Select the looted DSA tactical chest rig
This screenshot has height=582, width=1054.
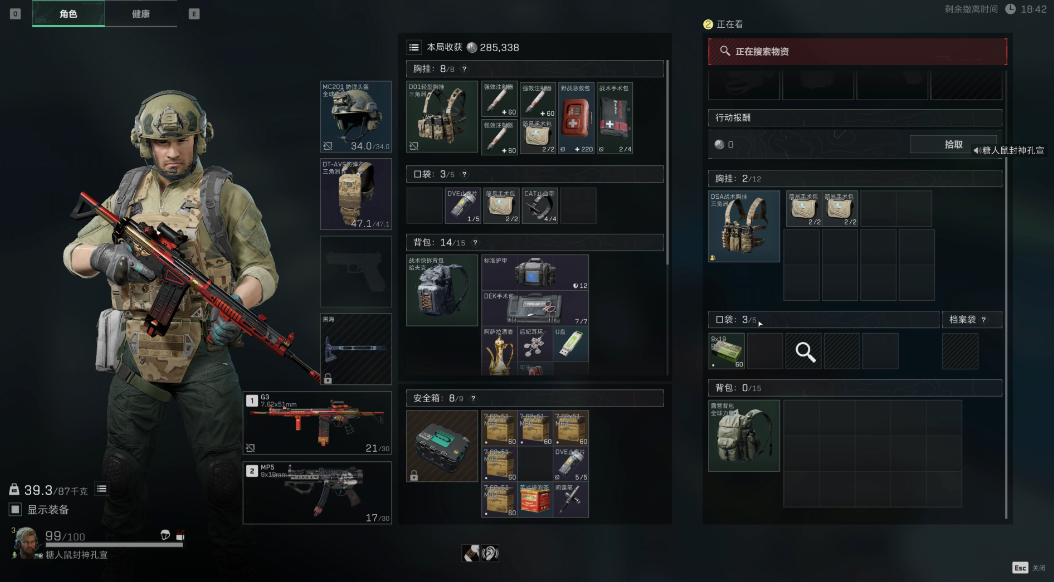(744, 226)
